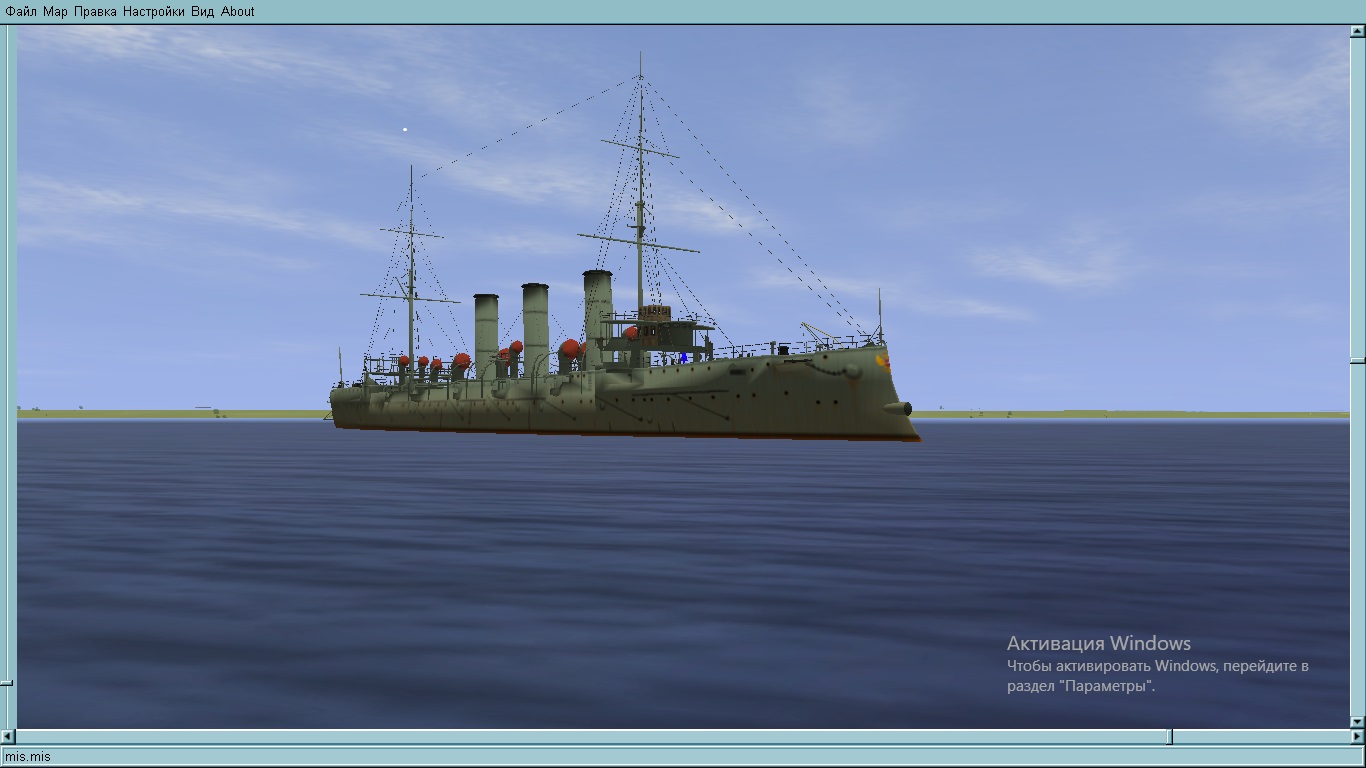
Task: Open the Настройки menu
Action: tap(154, 12)
